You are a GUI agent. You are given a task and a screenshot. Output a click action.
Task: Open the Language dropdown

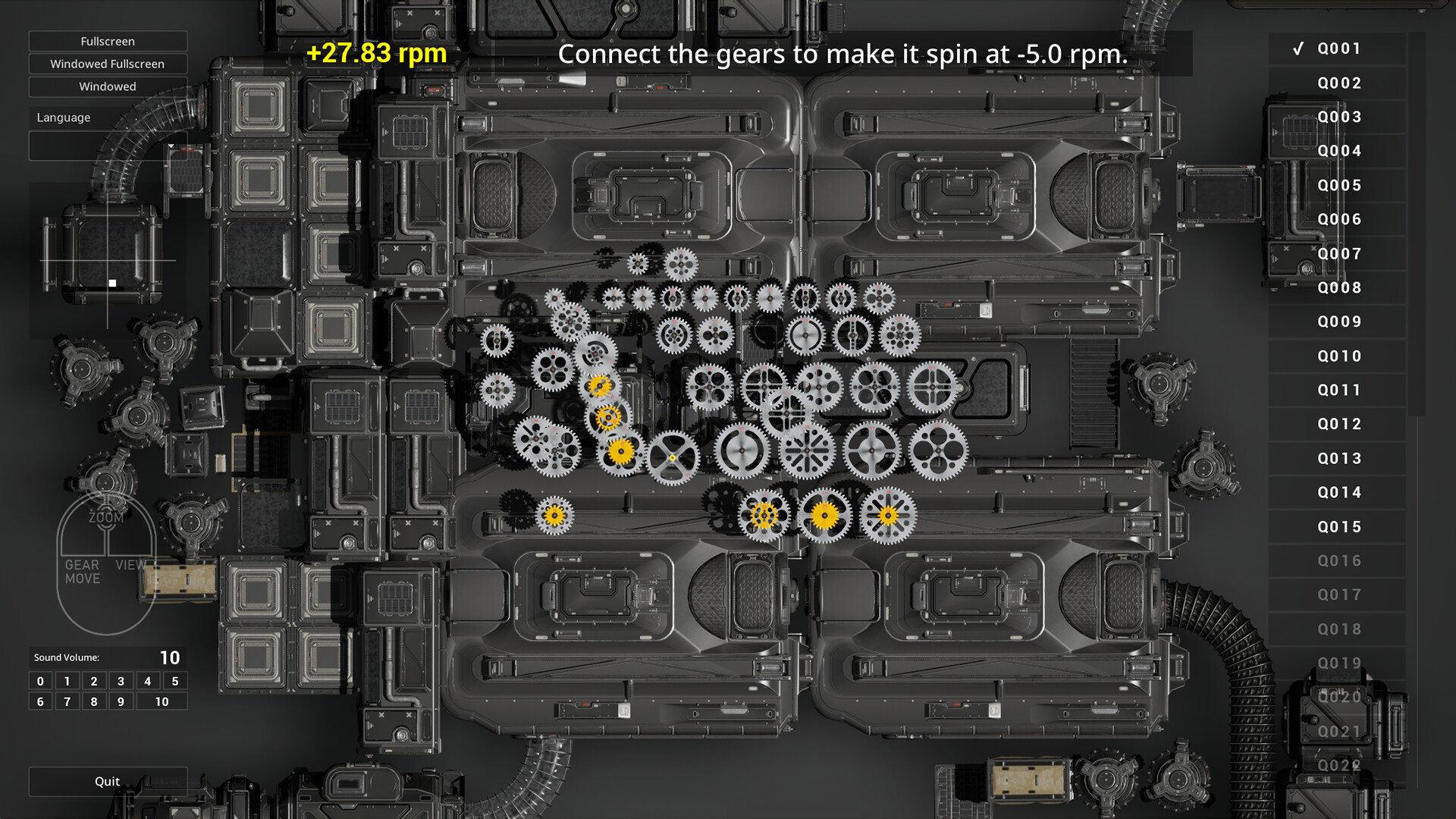[108, 146]
